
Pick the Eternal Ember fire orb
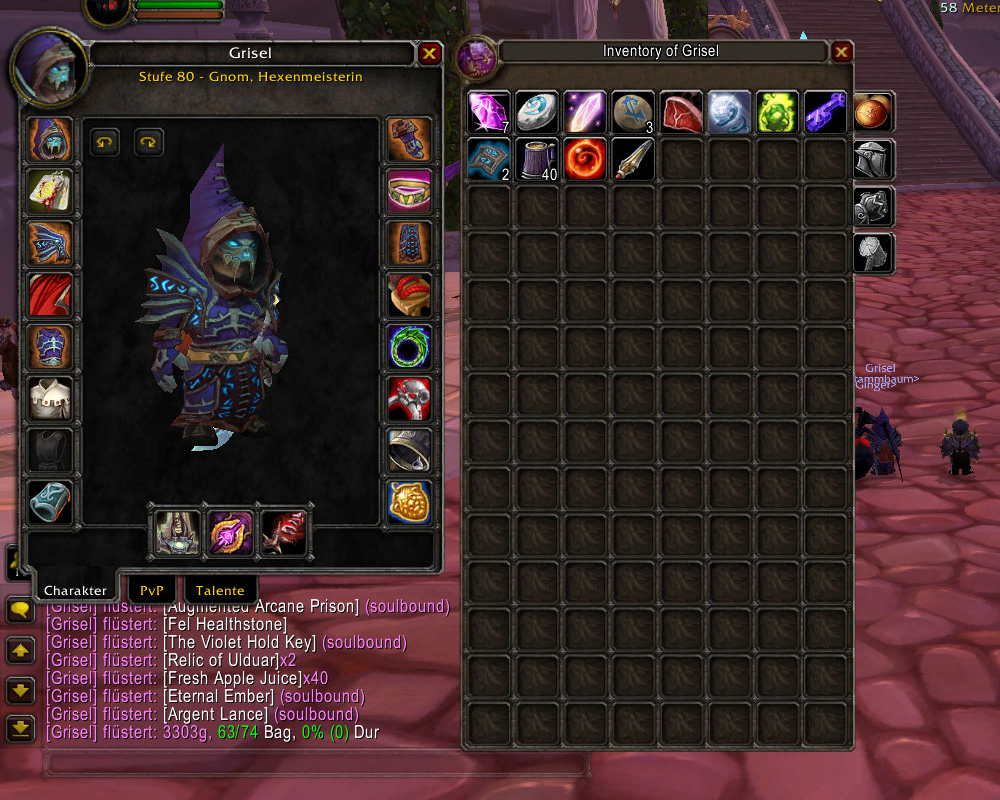(x=586, y=160)
